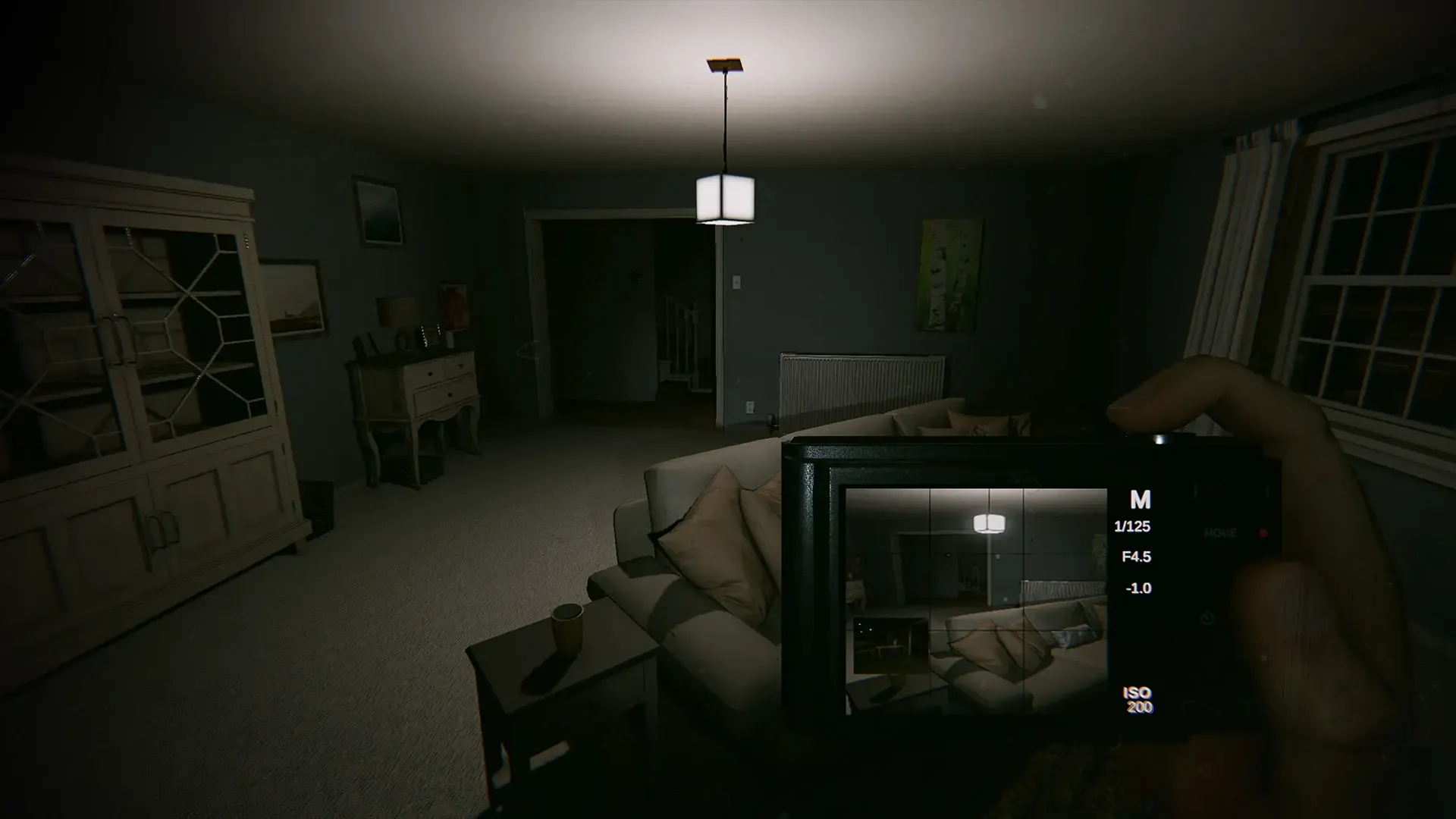Click the F4.5 aperture indicator
This screenshot has width=1456, height=819.
1137,557
